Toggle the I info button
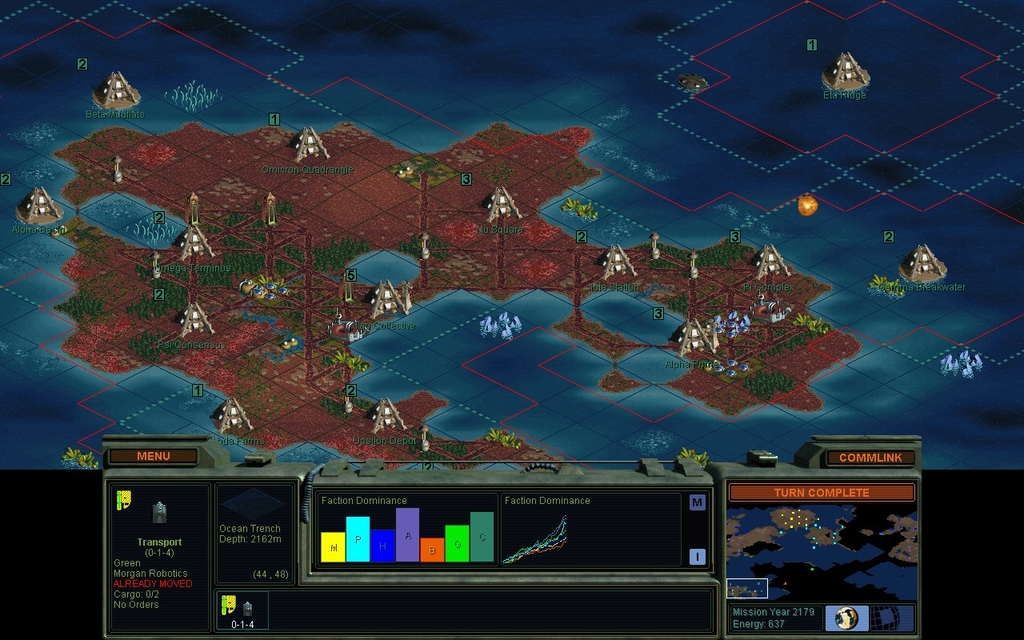The width and height of the screenshot is (1024, 640). [x=697, y=557]
